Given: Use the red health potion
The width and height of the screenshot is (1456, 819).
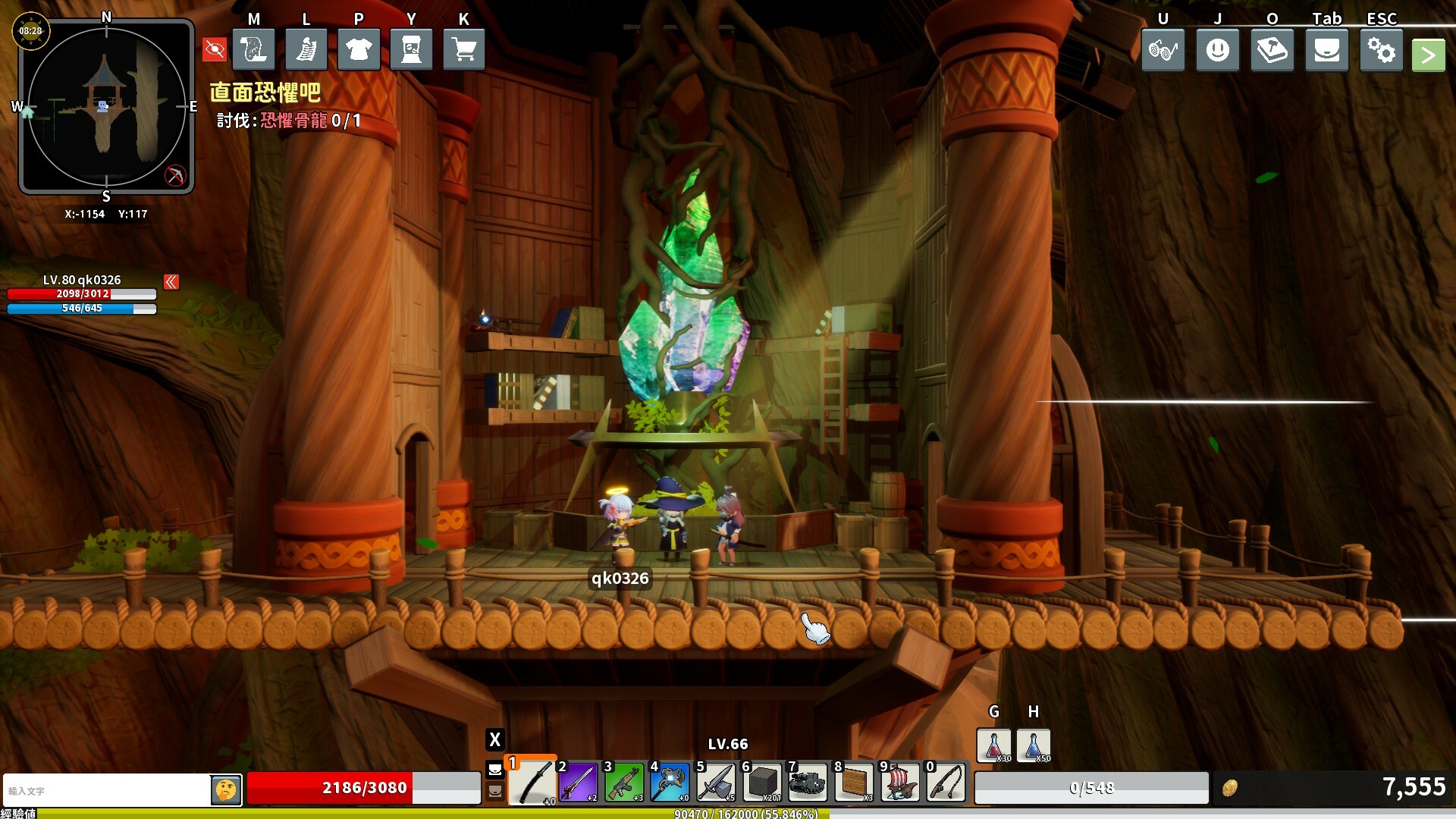Looking at the screenshot, I should click(x=993, y=745).
